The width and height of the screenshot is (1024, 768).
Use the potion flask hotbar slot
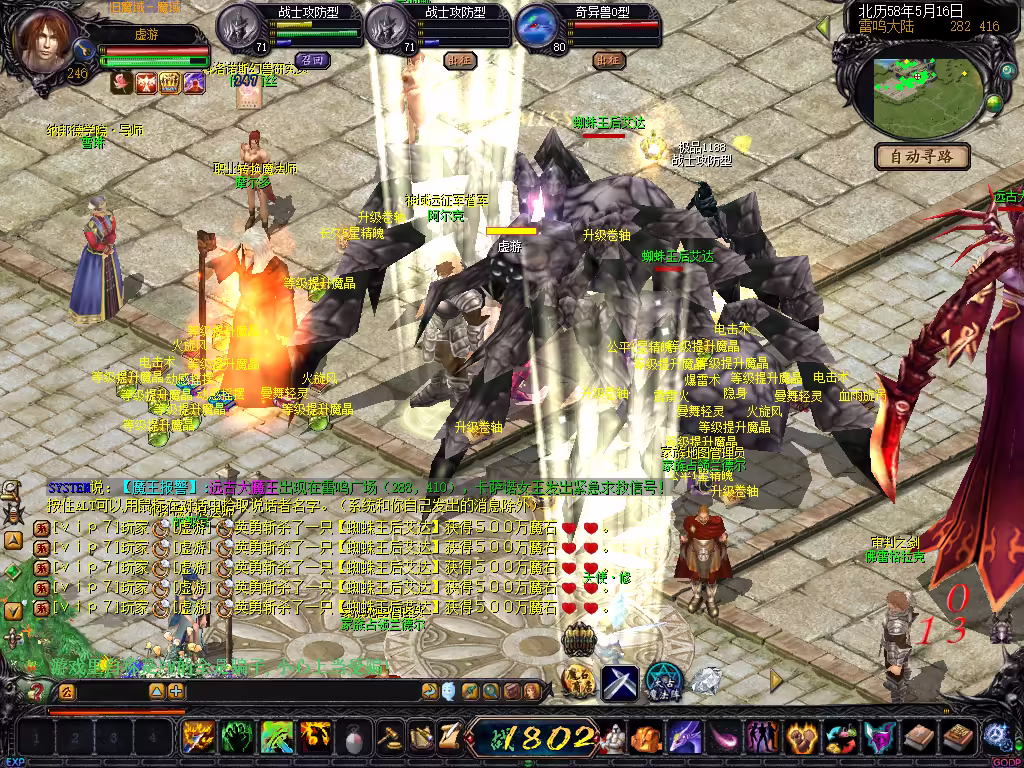[354, 738]
